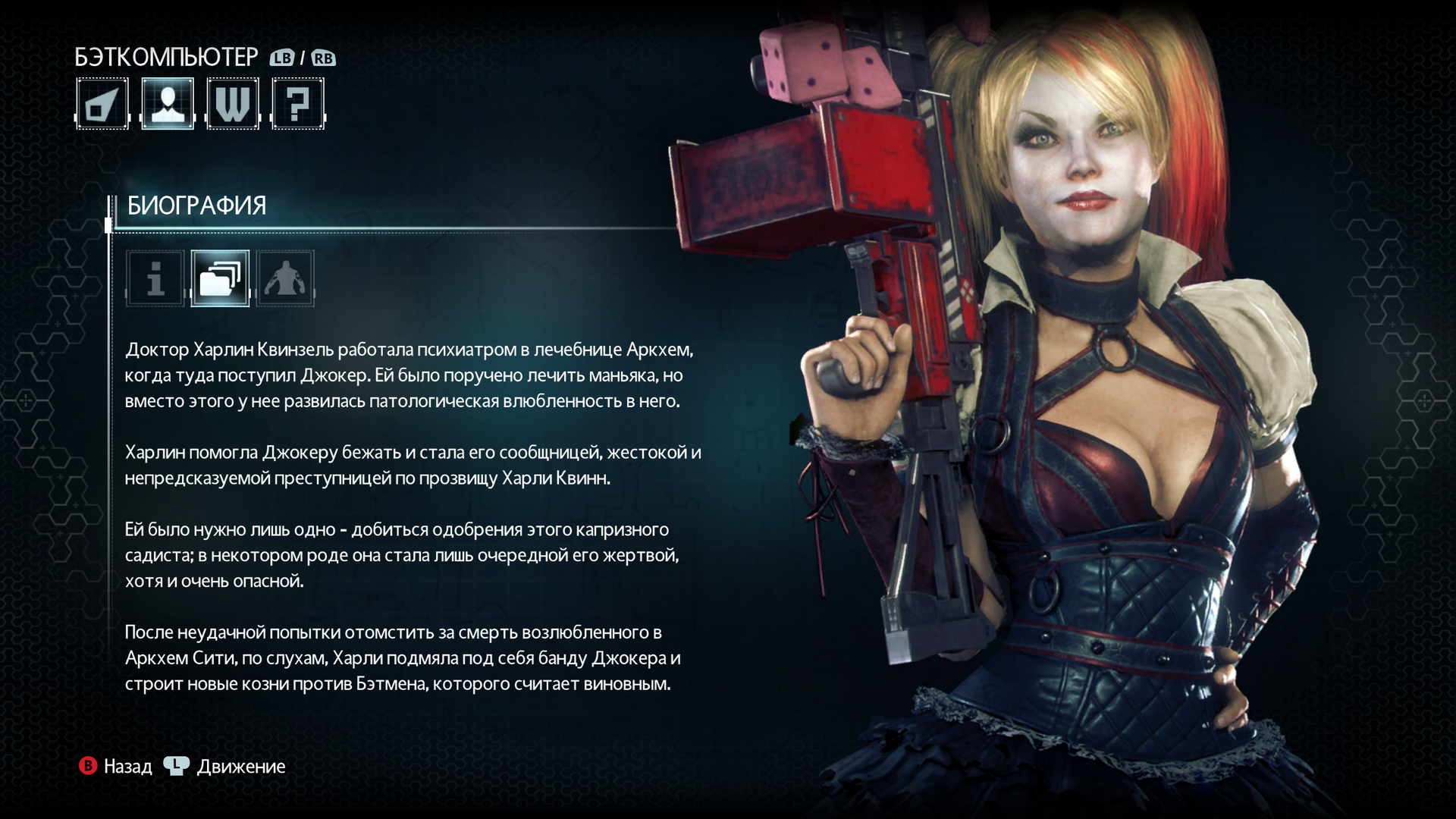View the character model figure section

point(285,278)
